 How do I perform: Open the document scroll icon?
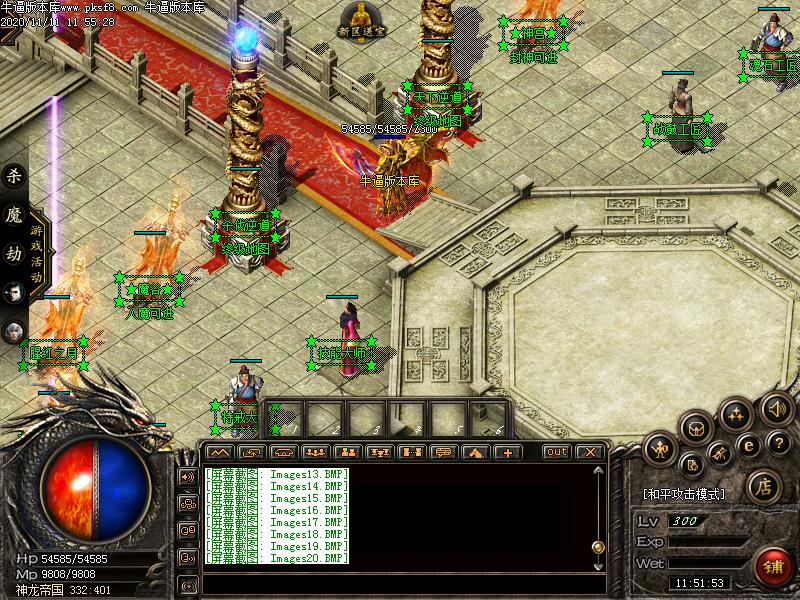(691, 465)
